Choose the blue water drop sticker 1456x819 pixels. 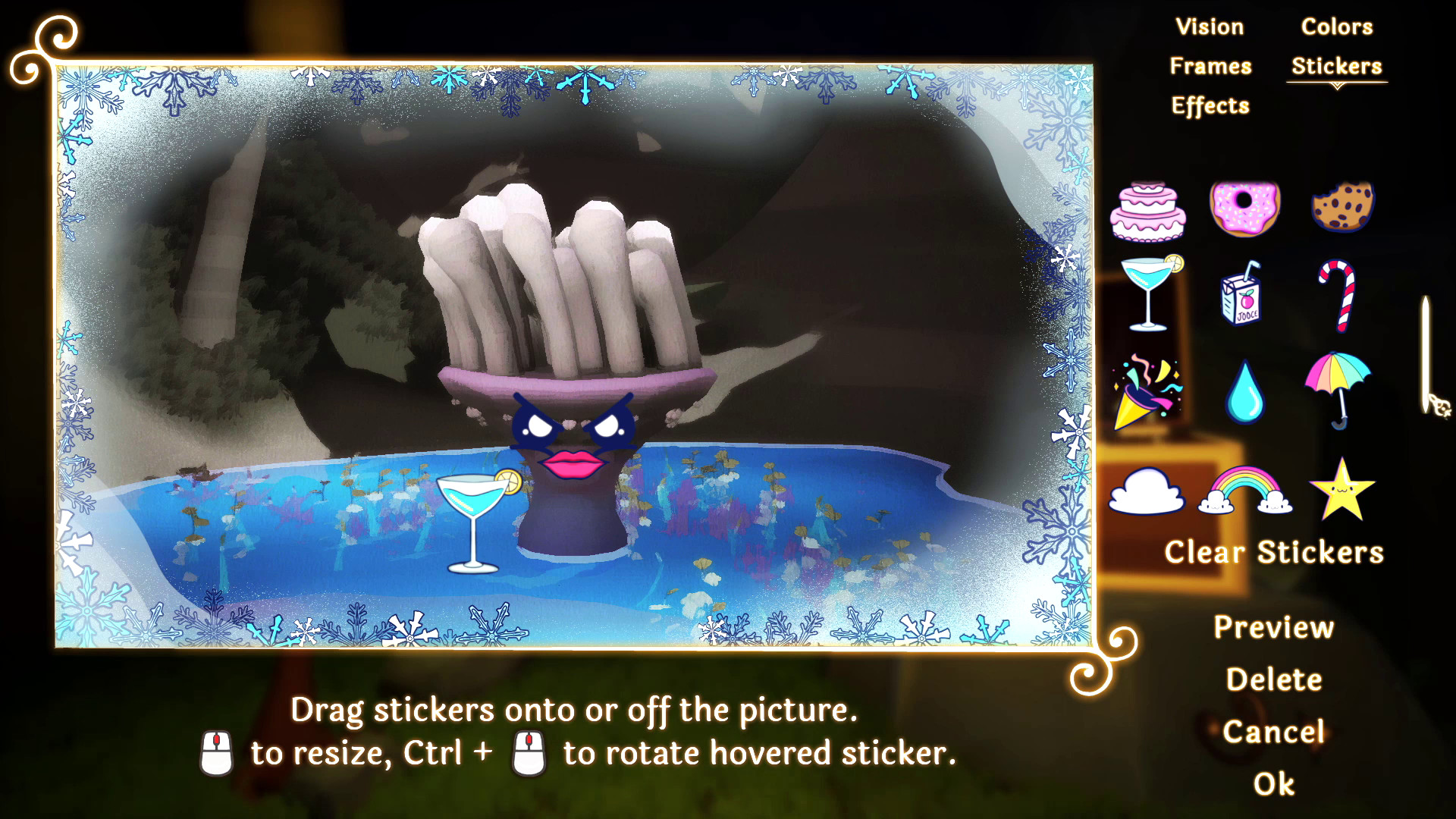point(1244,392)
